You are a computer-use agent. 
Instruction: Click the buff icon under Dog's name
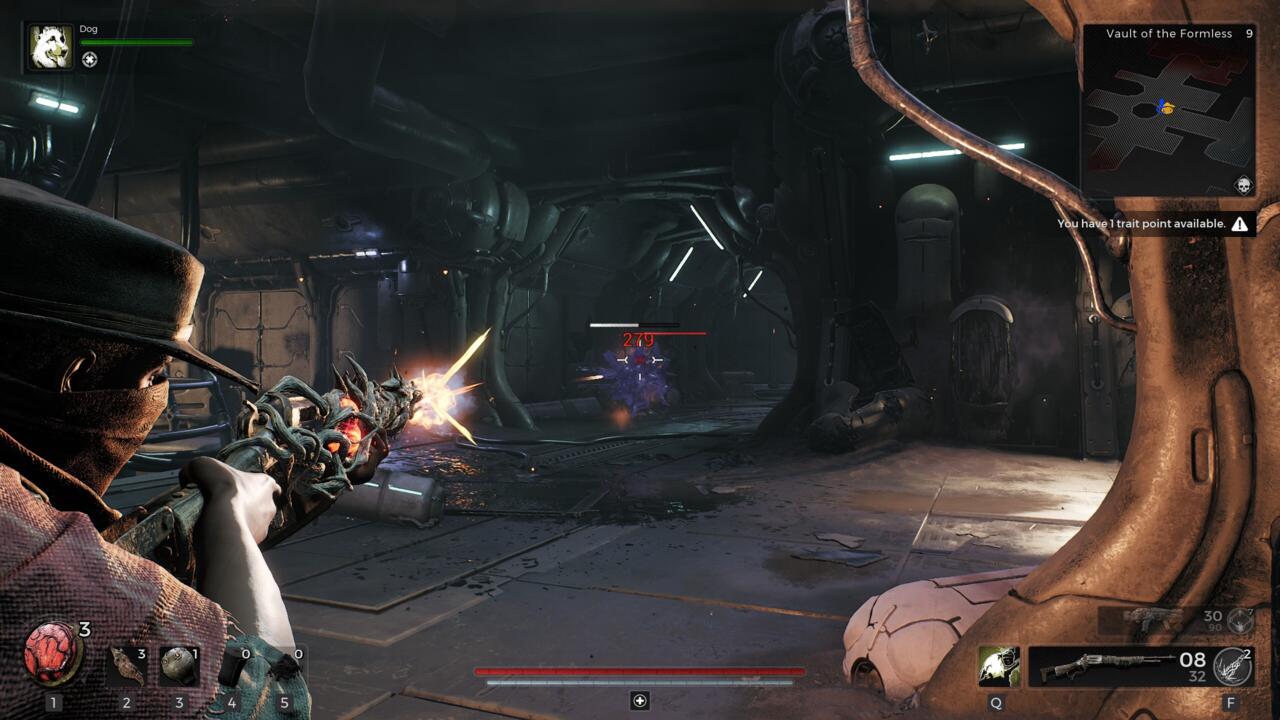point(90,59)
